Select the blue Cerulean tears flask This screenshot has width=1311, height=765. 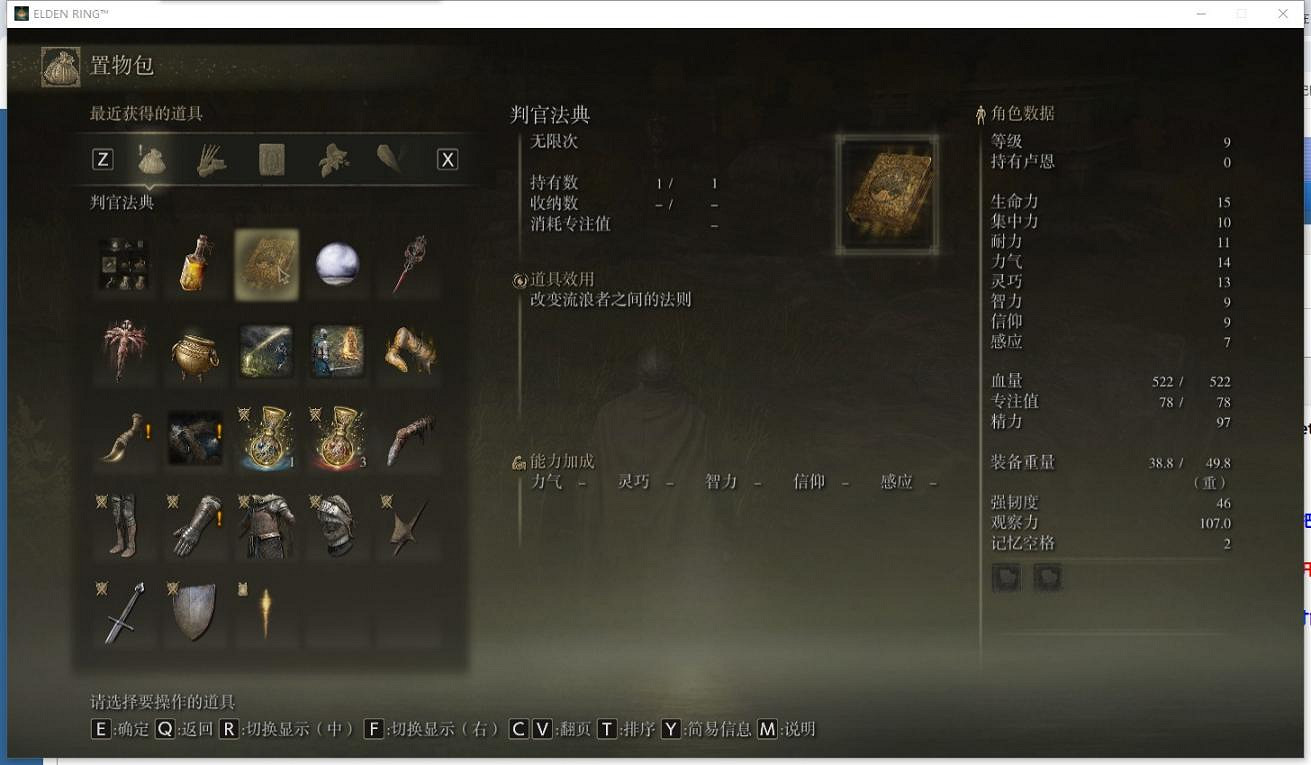pos(266,437)
